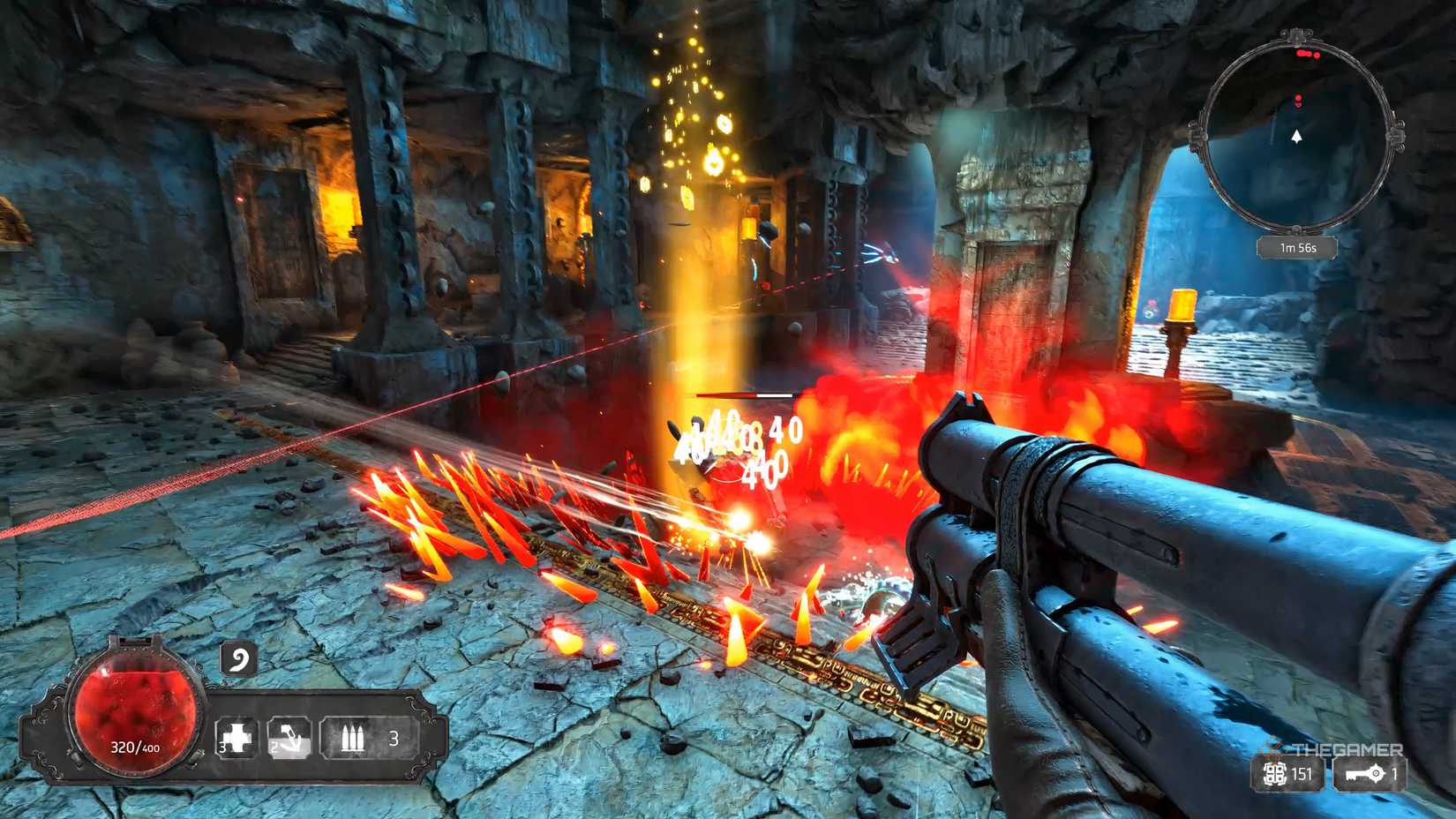The height and width of the screenshot is (819, 1456).
Task: Click the medkit count number 3
Action: tap(221, 747)
